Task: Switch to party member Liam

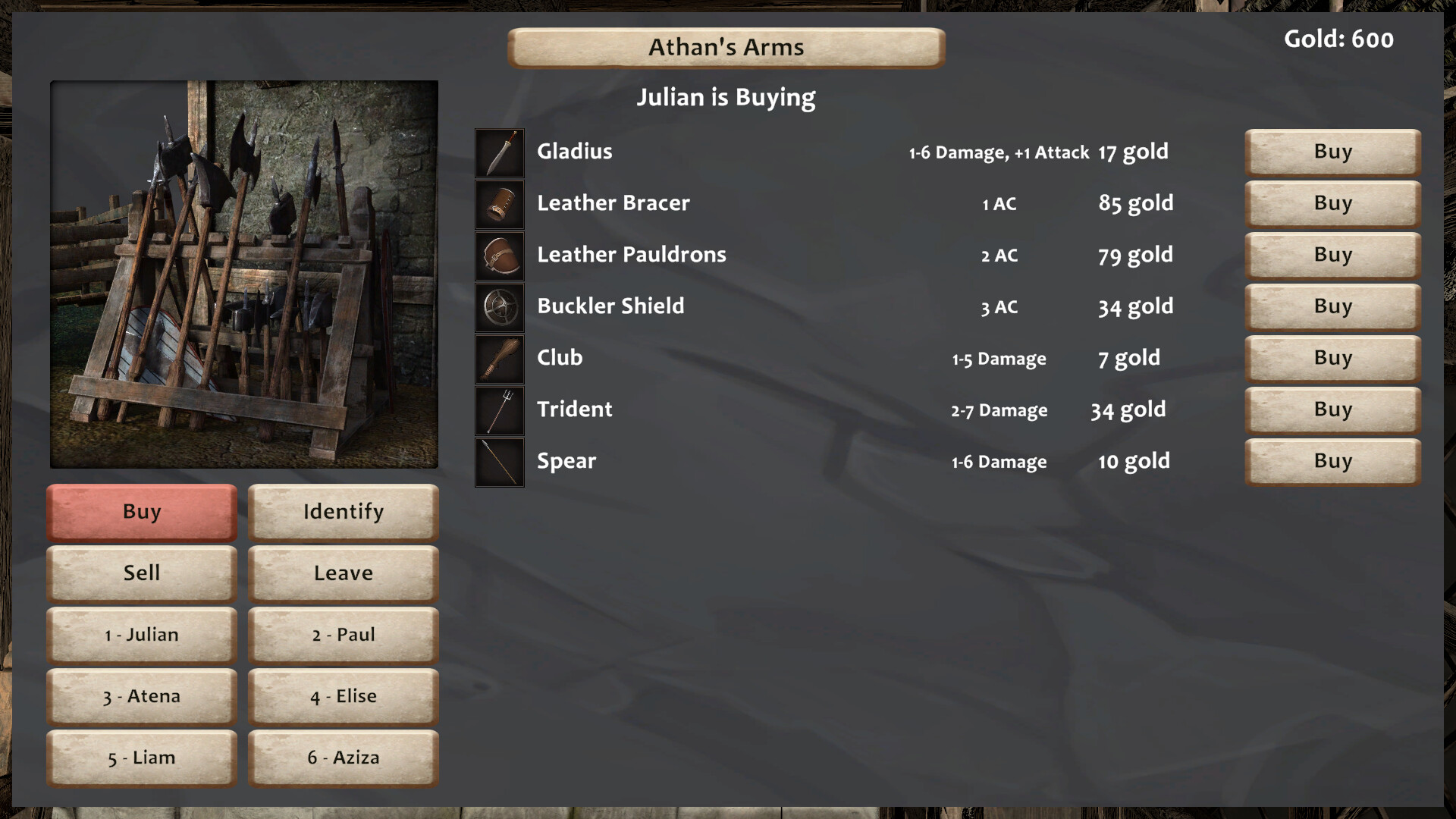Action: click(x=142, y=758)
